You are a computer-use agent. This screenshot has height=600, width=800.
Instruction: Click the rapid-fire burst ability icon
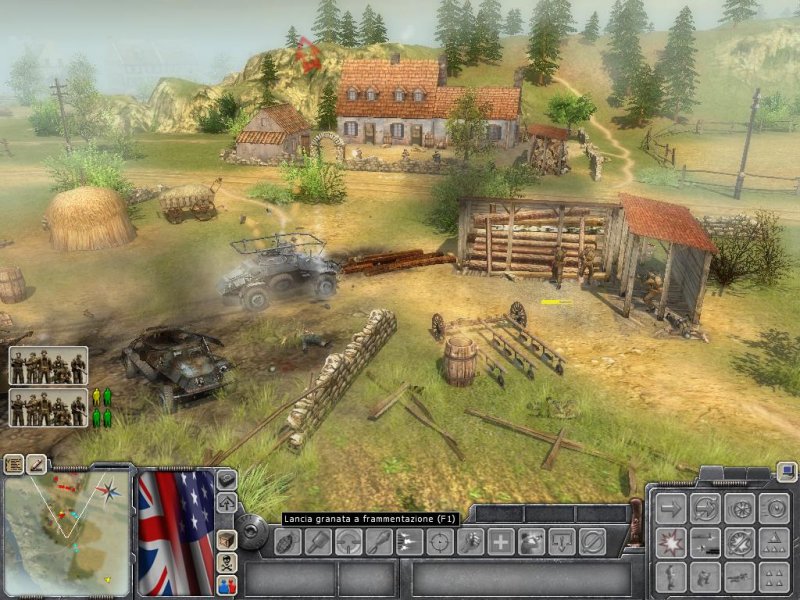tap(409, 542)
